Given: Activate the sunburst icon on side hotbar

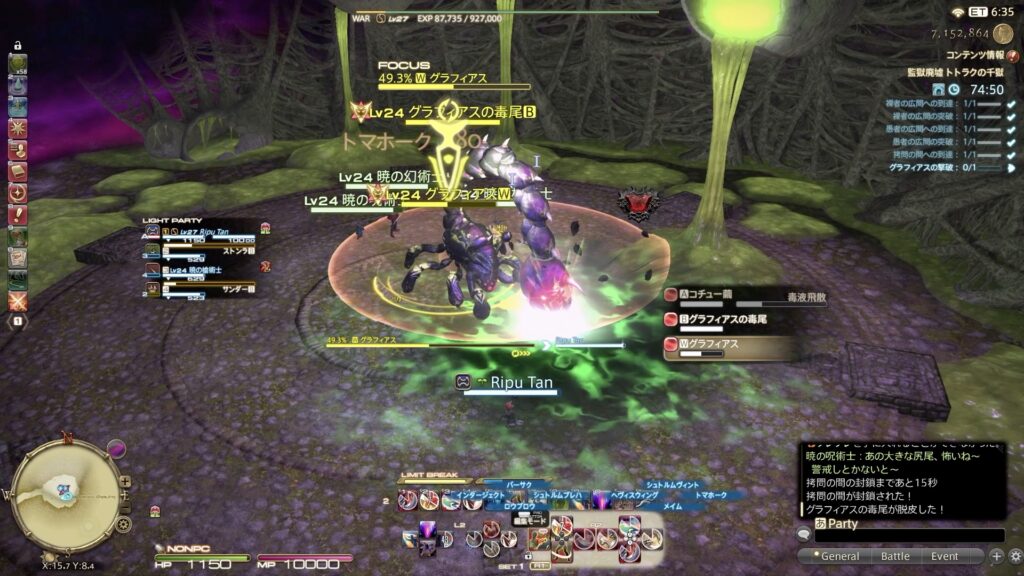Looking at the screenshot, I should tap(17, 128).
